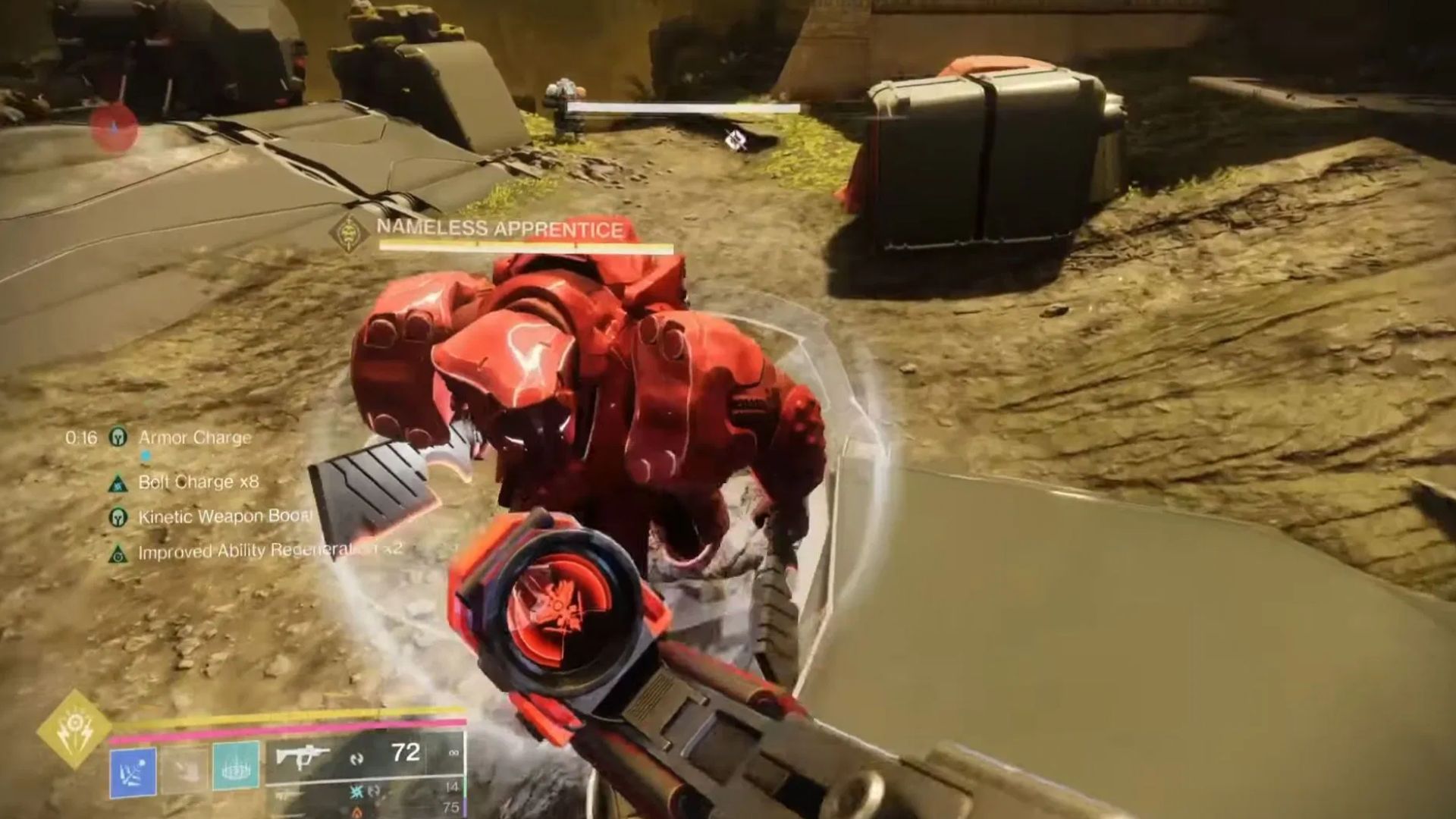The height and width of the screenshot is (819, 1456).
Task: Click the Bolt Charge x8 buff icon
Action: (118, 483)
